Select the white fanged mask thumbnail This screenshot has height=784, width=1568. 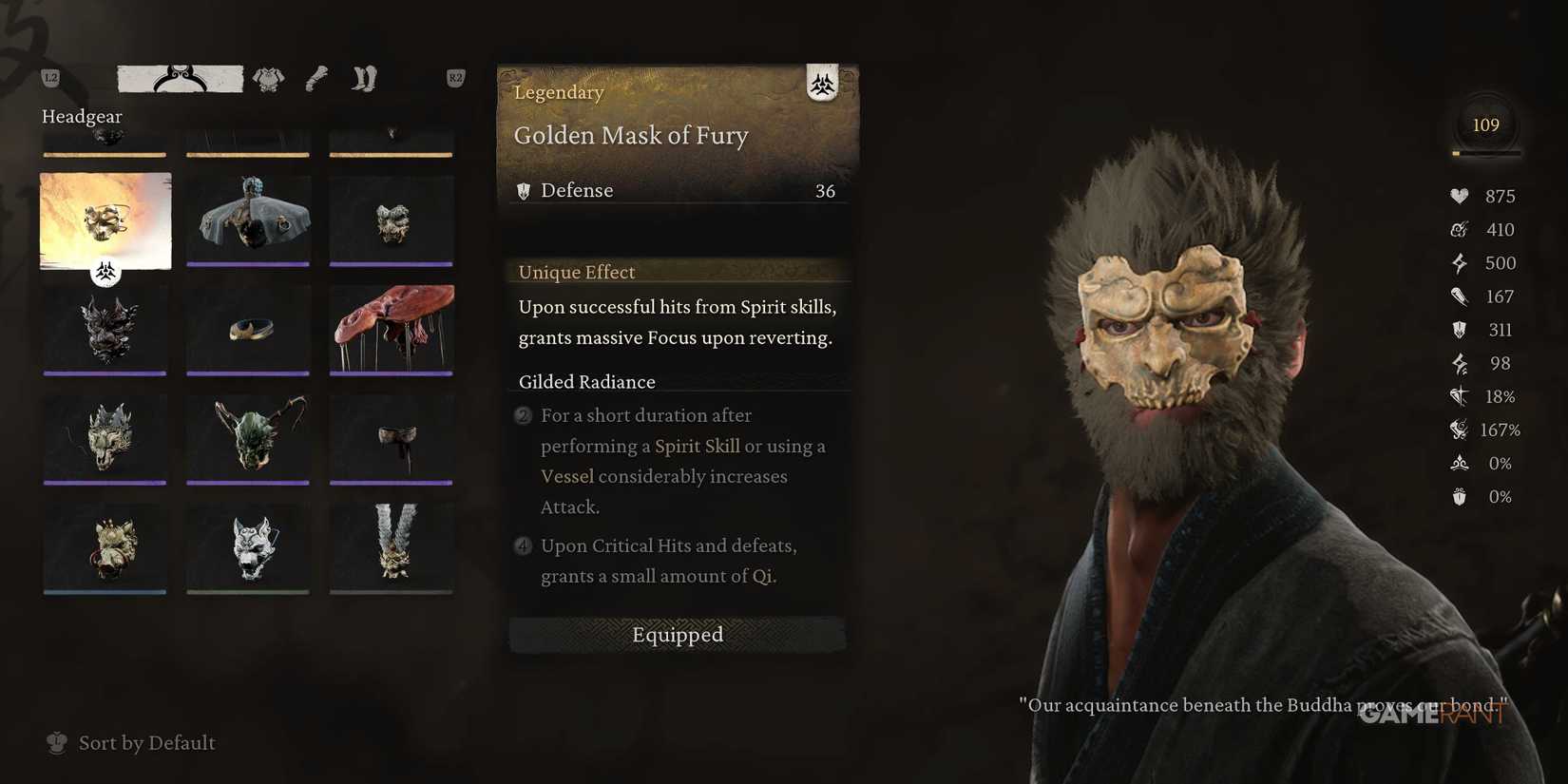coord(247,548)
